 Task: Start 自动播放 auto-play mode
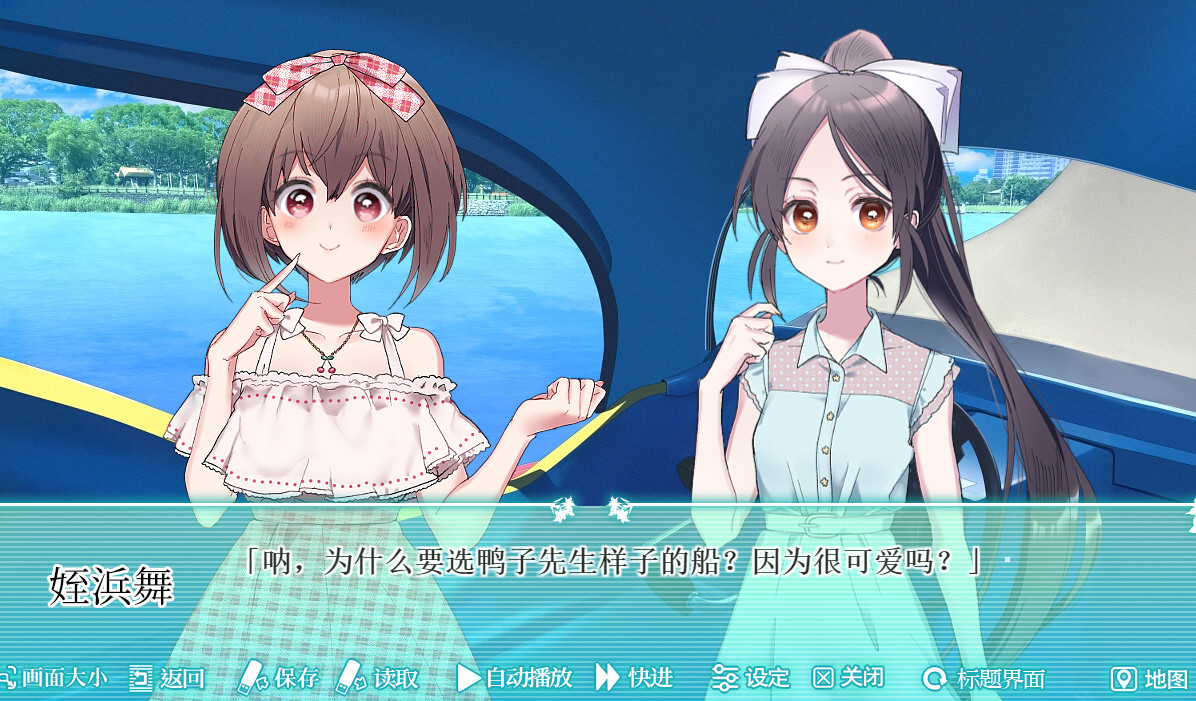point(515,678)
